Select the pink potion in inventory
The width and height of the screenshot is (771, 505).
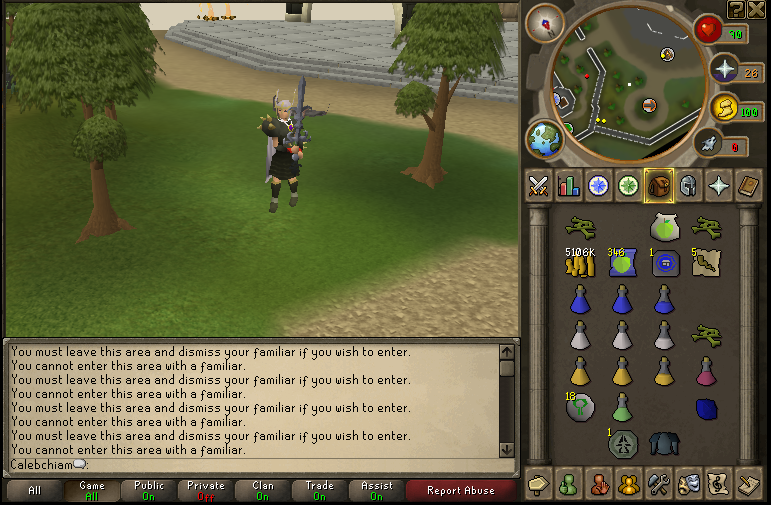[x=705, y=371]
